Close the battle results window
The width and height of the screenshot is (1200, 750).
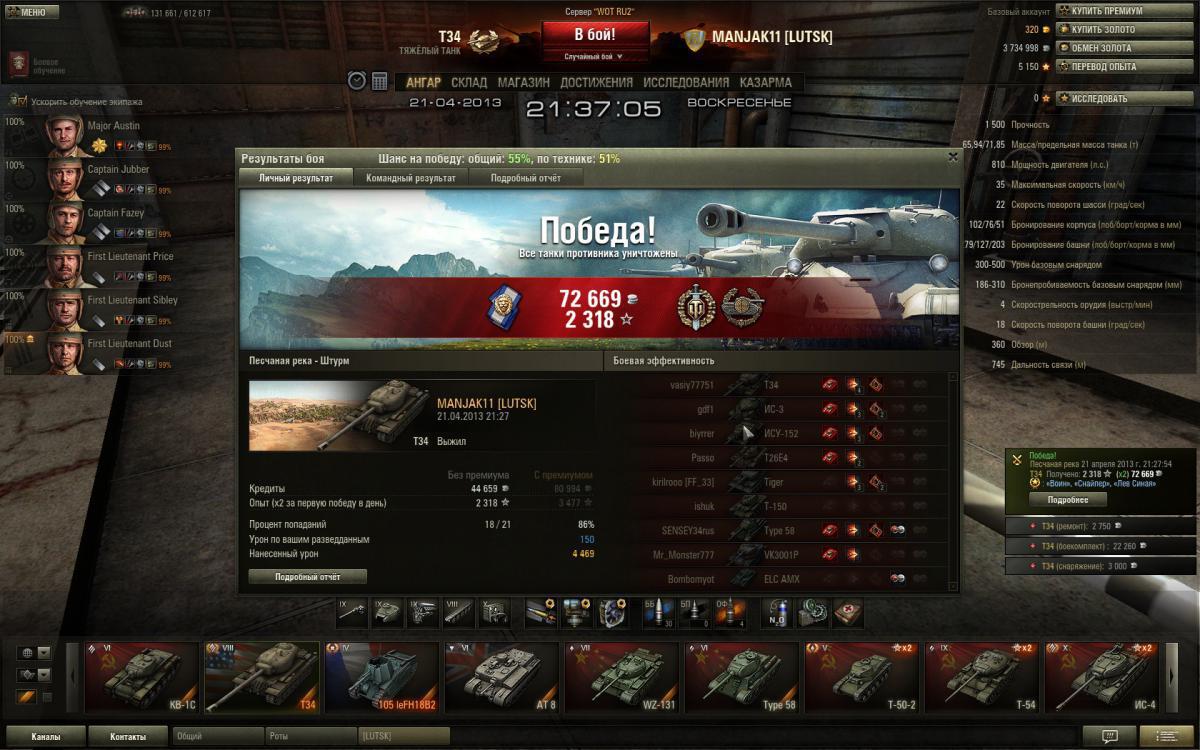[x=952, y=157]
